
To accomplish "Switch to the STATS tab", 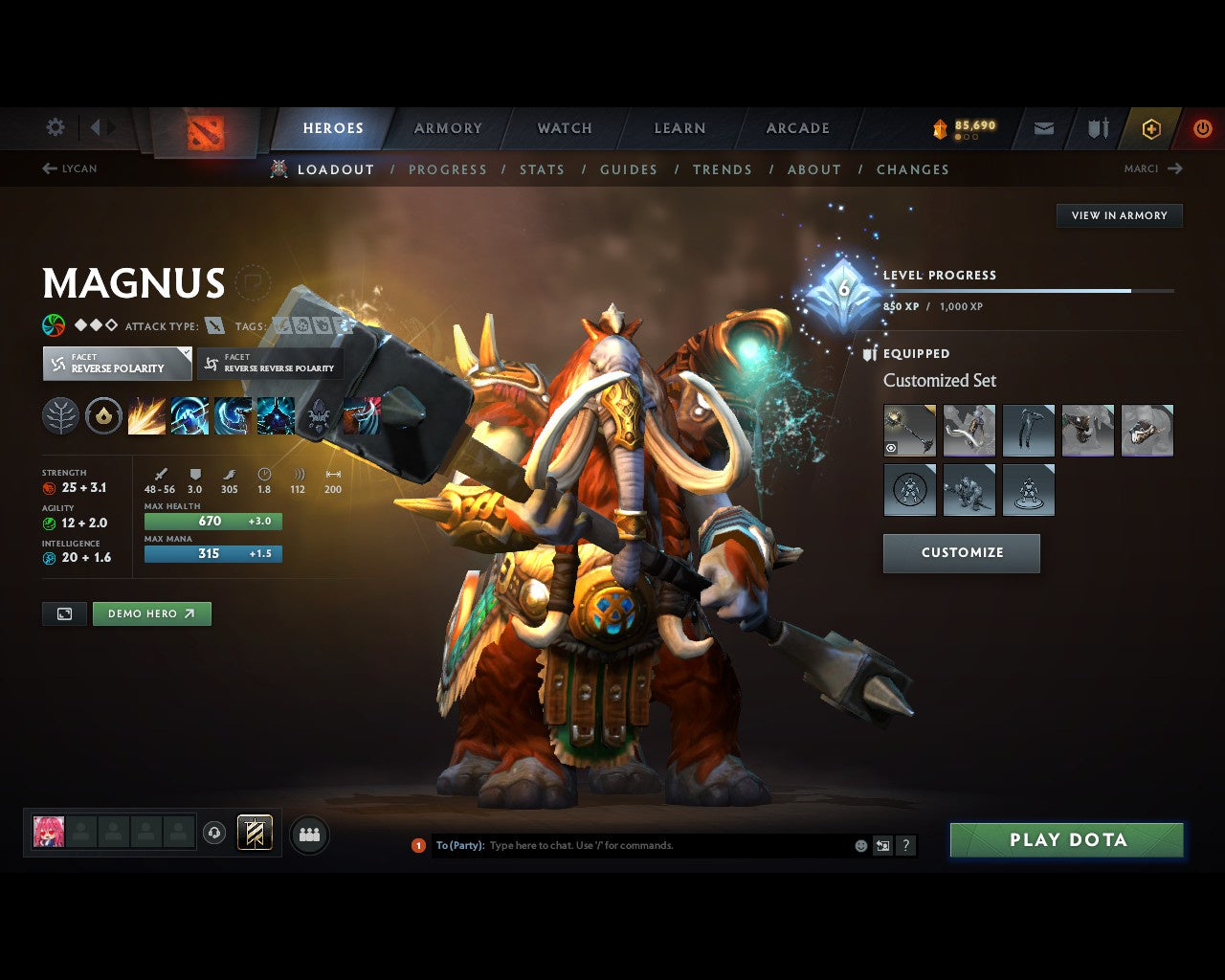I will tap(542, 169).
